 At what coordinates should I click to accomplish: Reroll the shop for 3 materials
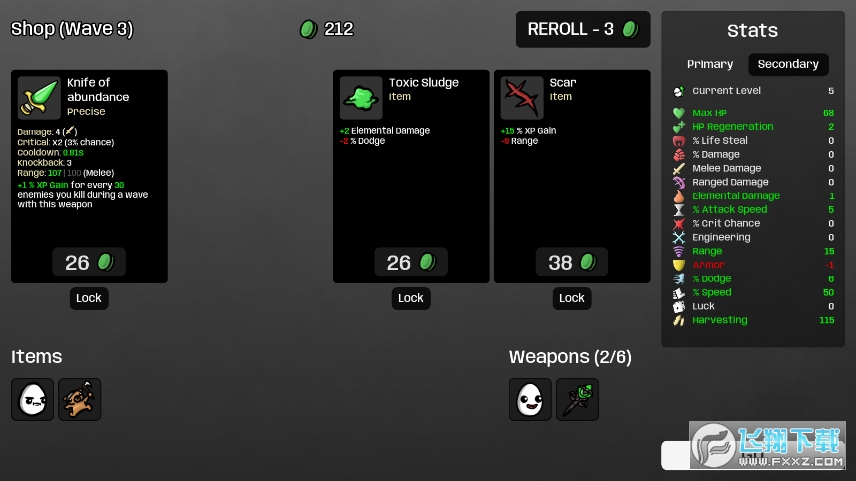[x=583, y=29]
